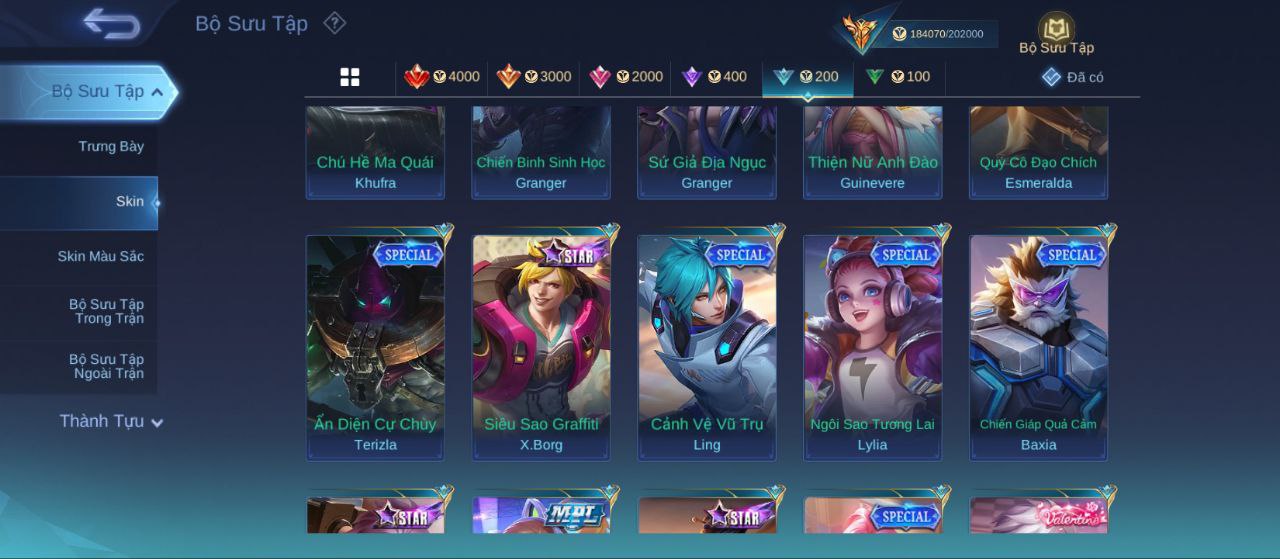Select Bộ Sưu Tập Trong Trận entry

click(x=106, y=312)
